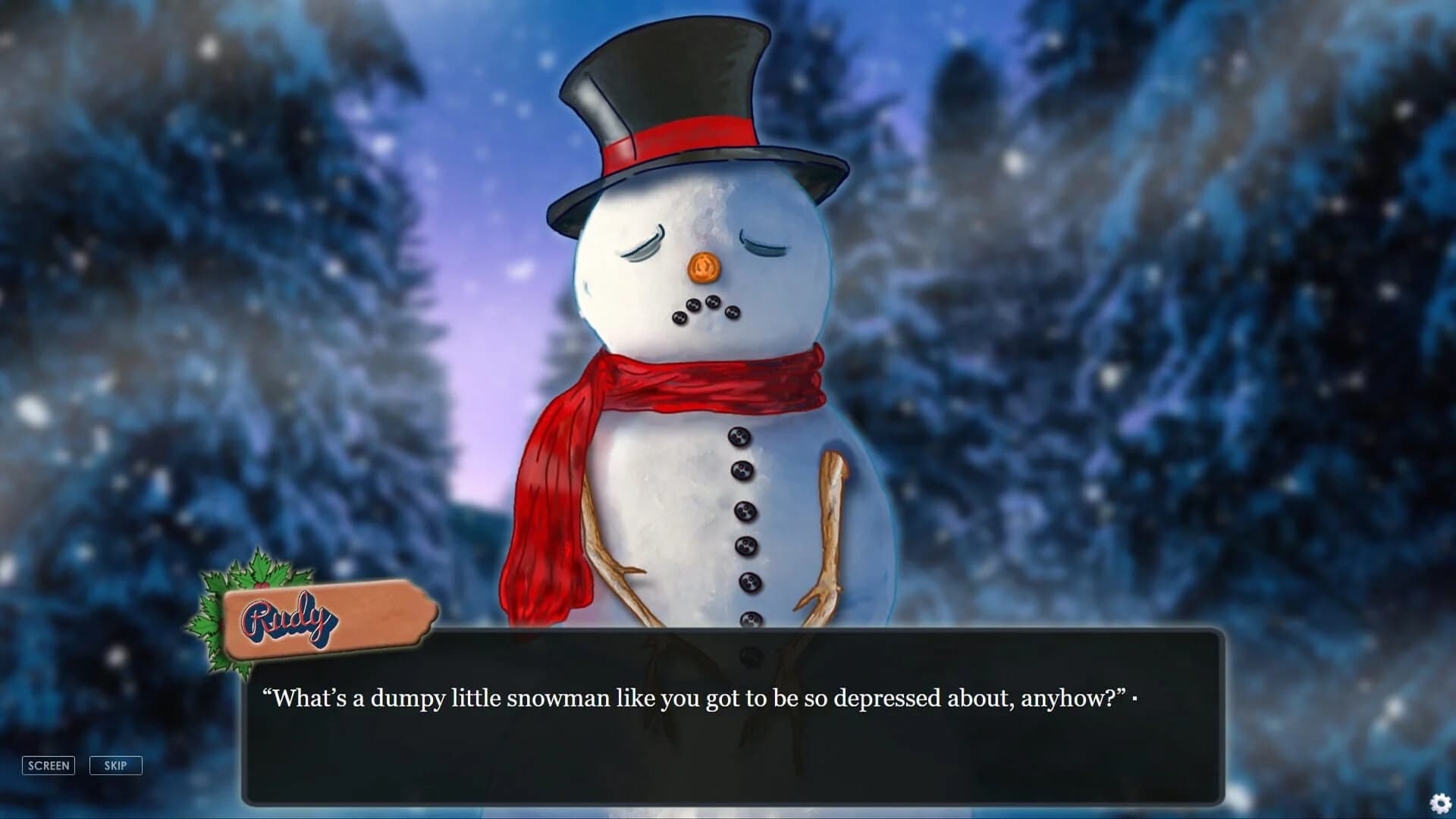This screenshot has width=1456, height=819.
Task: Click the SCREEN button
Action: point(49,765)
